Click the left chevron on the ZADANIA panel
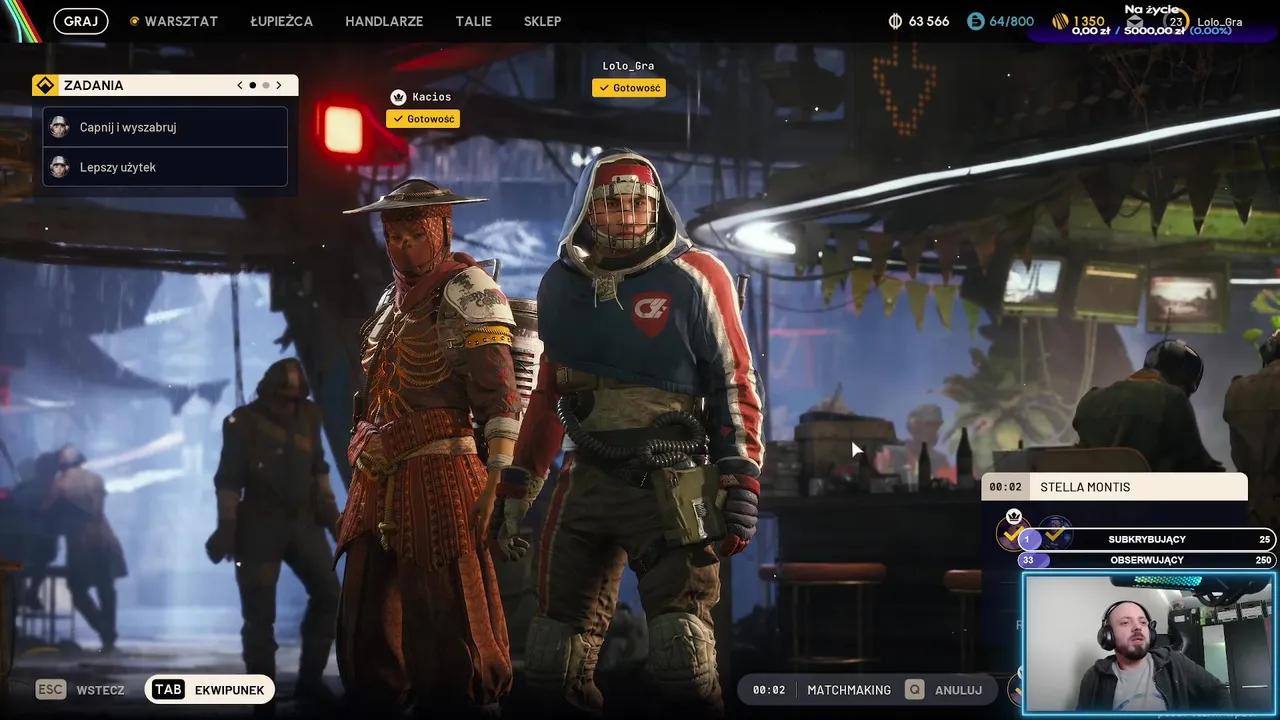The image size is (1280, 720). click(239, 84)
